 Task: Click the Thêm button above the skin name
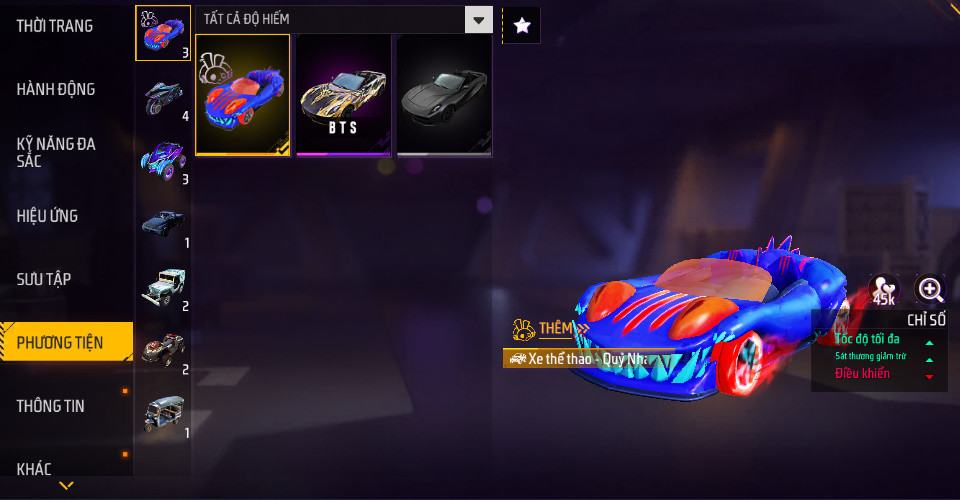click(551, 328)
